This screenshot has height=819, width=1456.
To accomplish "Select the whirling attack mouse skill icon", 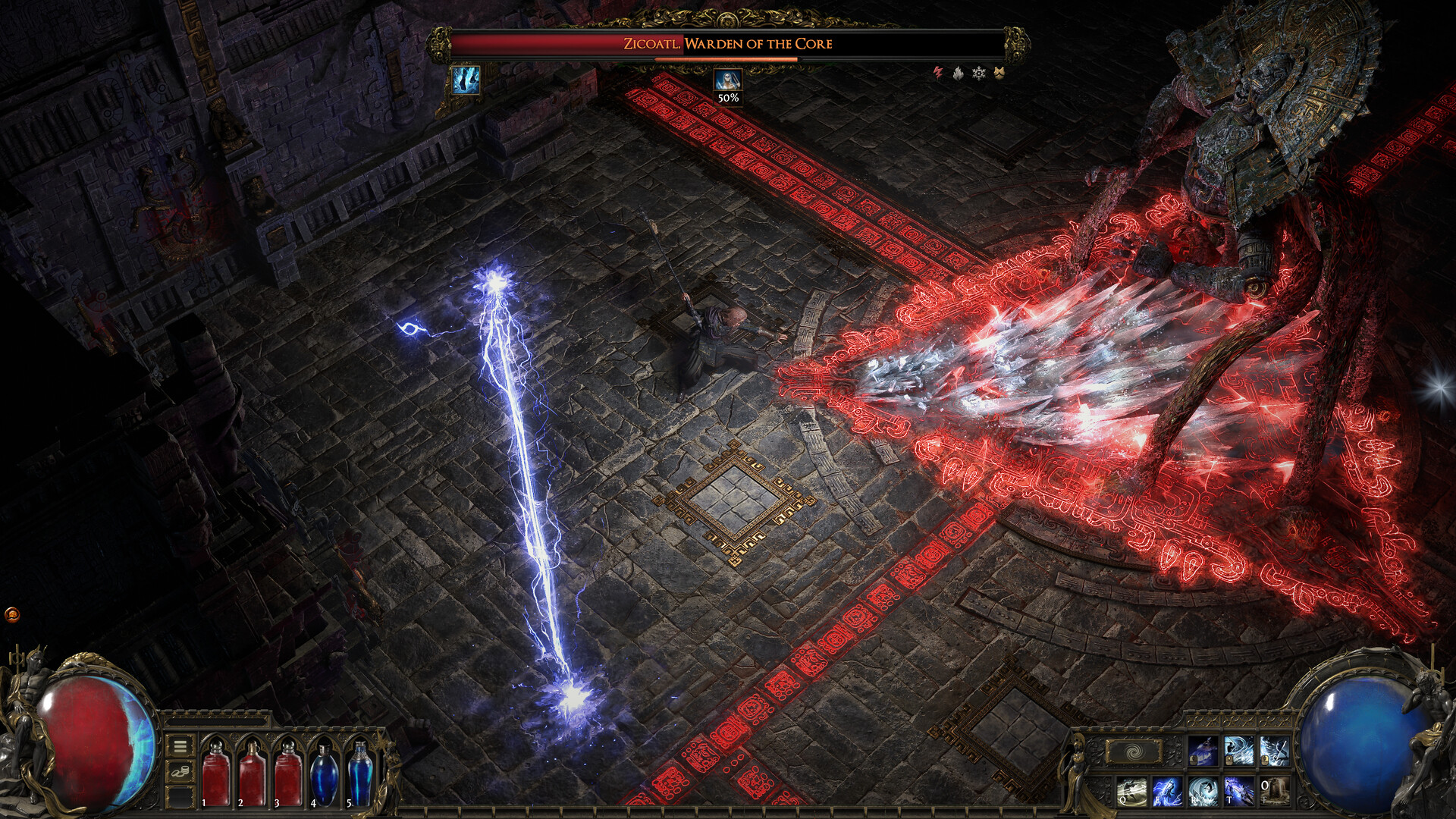I will point(1239,751).
